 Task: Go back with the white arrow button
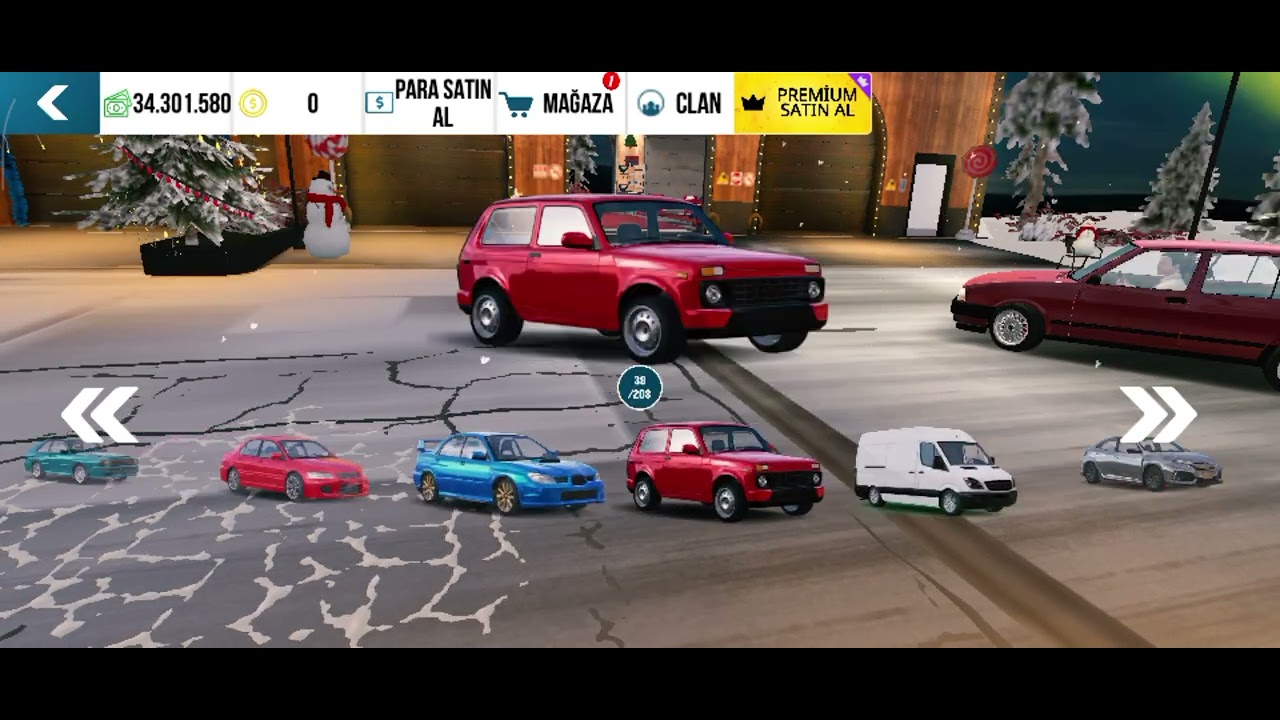[52, 103]
